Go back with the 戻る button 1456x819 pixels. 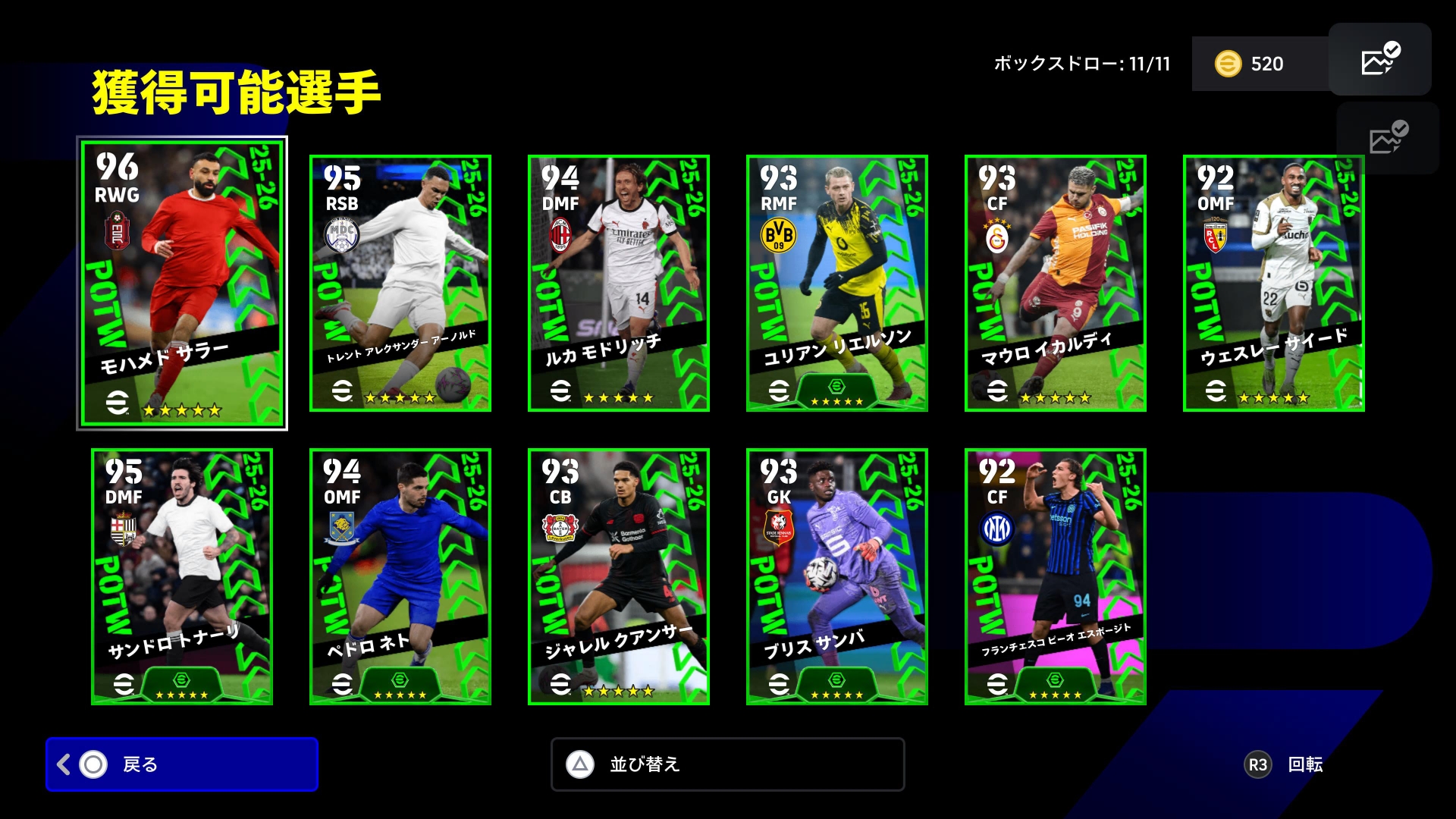182,764
